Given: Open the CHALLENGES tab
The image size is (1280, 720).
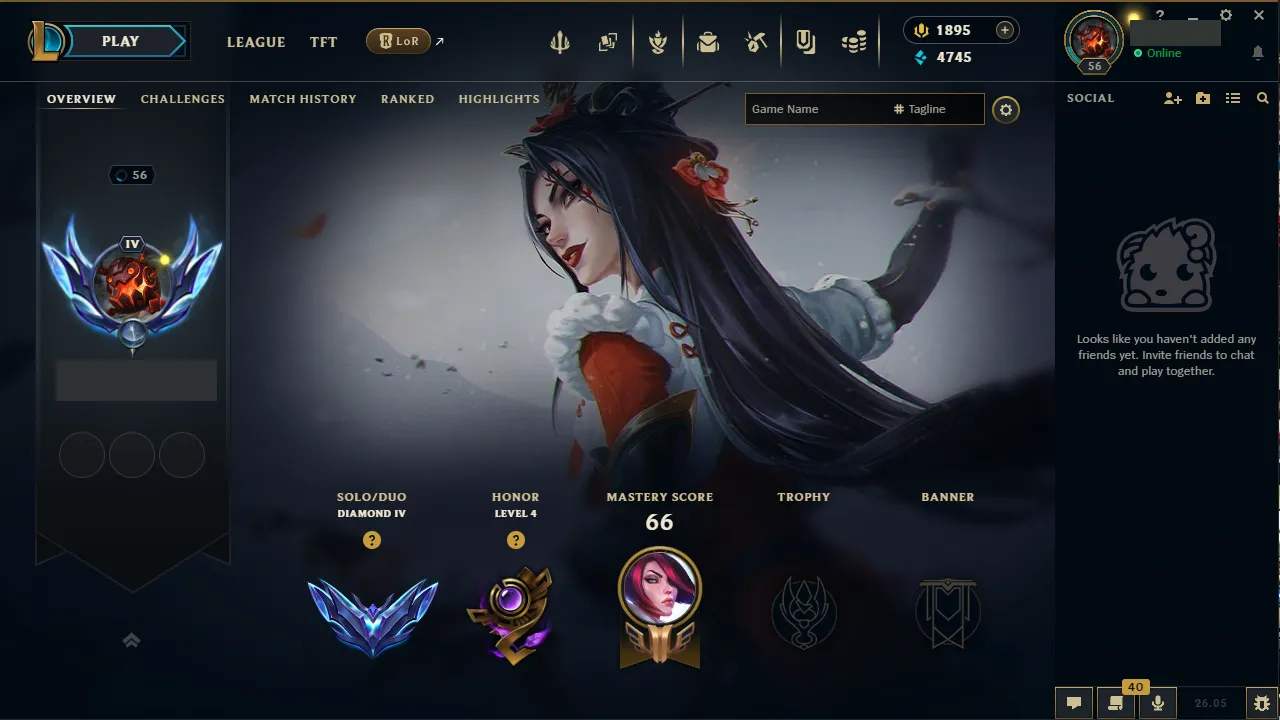Looking at the screenshot, I should 183,99.
